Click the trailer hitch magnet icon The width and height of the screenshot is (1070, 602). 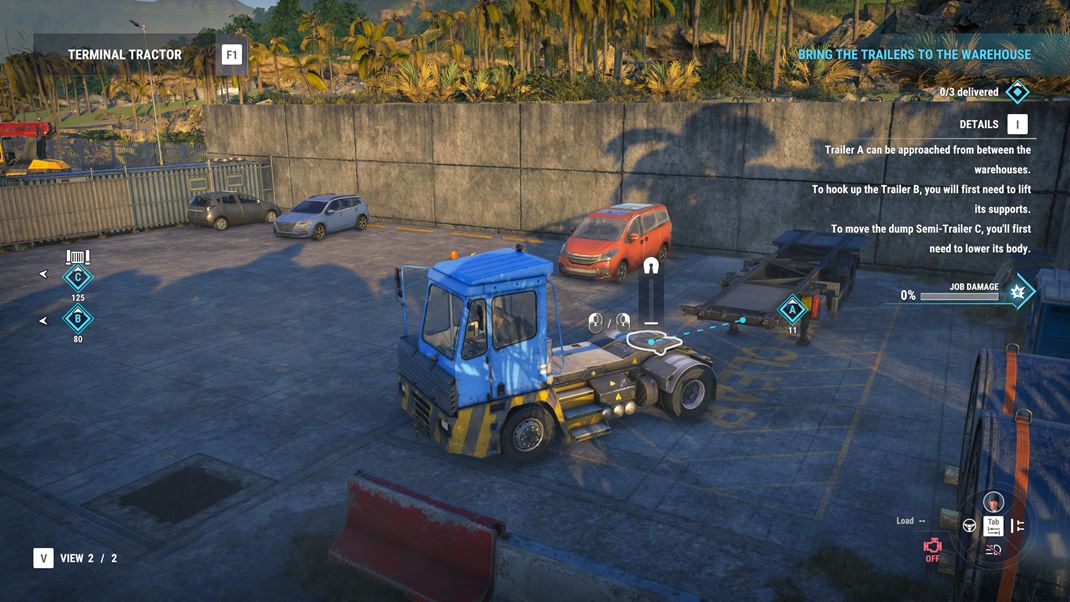pyautogui.click(x=651, y=267)
